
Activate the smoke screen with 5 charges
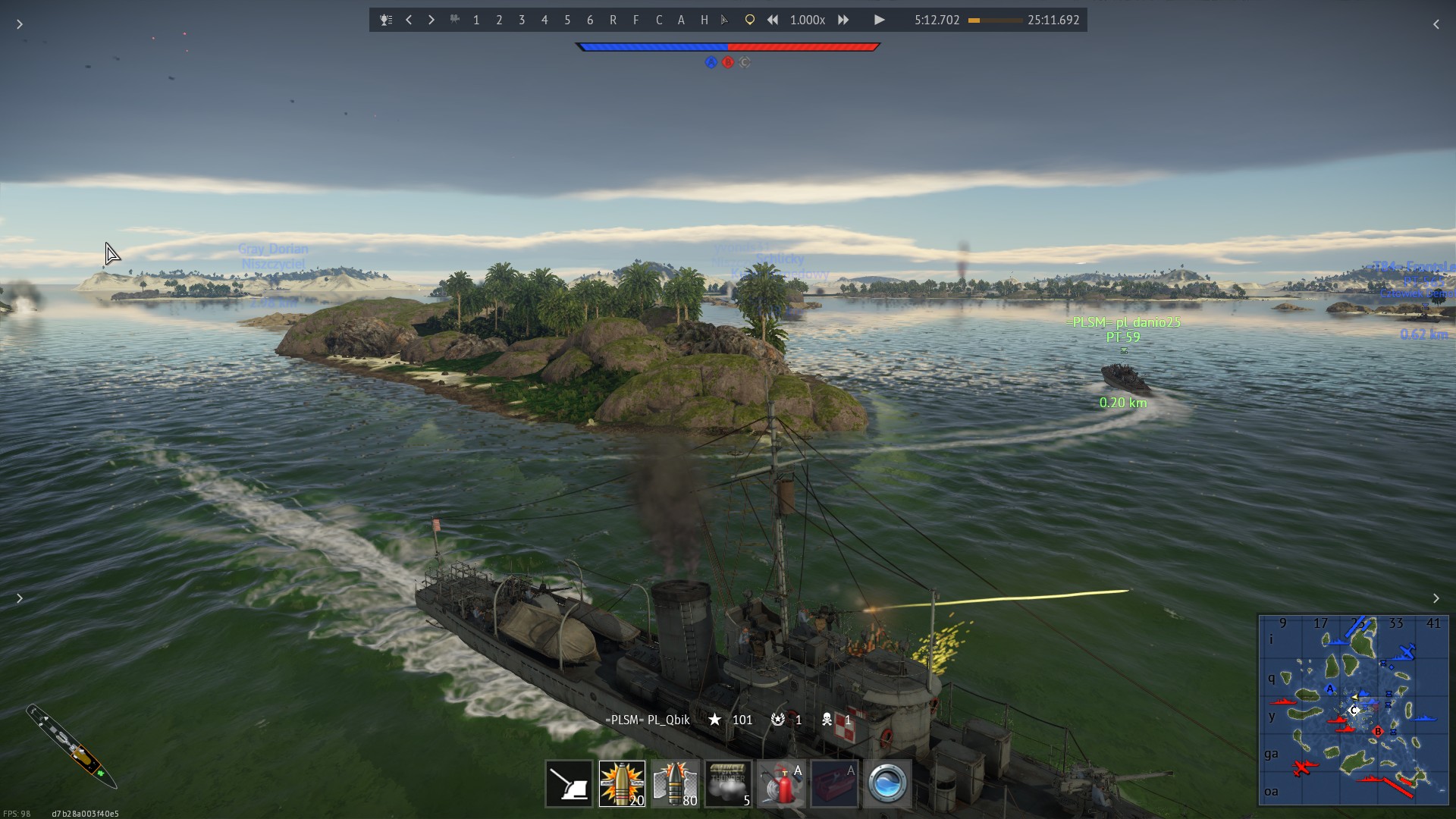728,783
